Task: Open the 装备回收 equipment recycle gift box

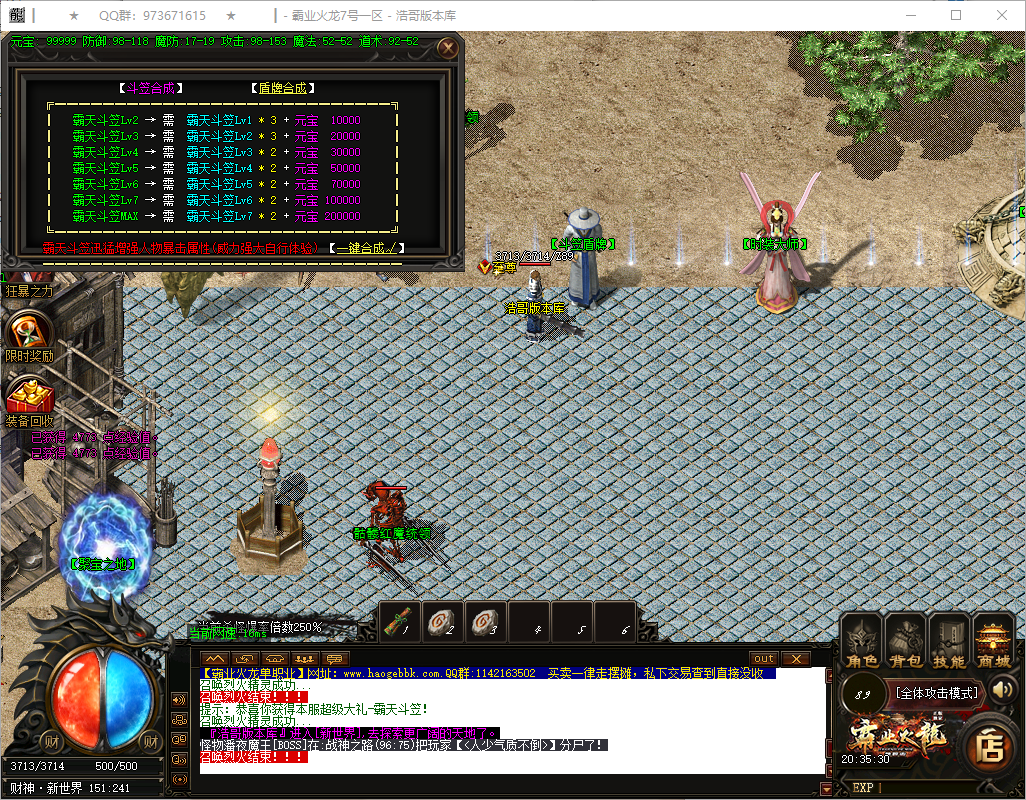Action: (x=28, y=397)
